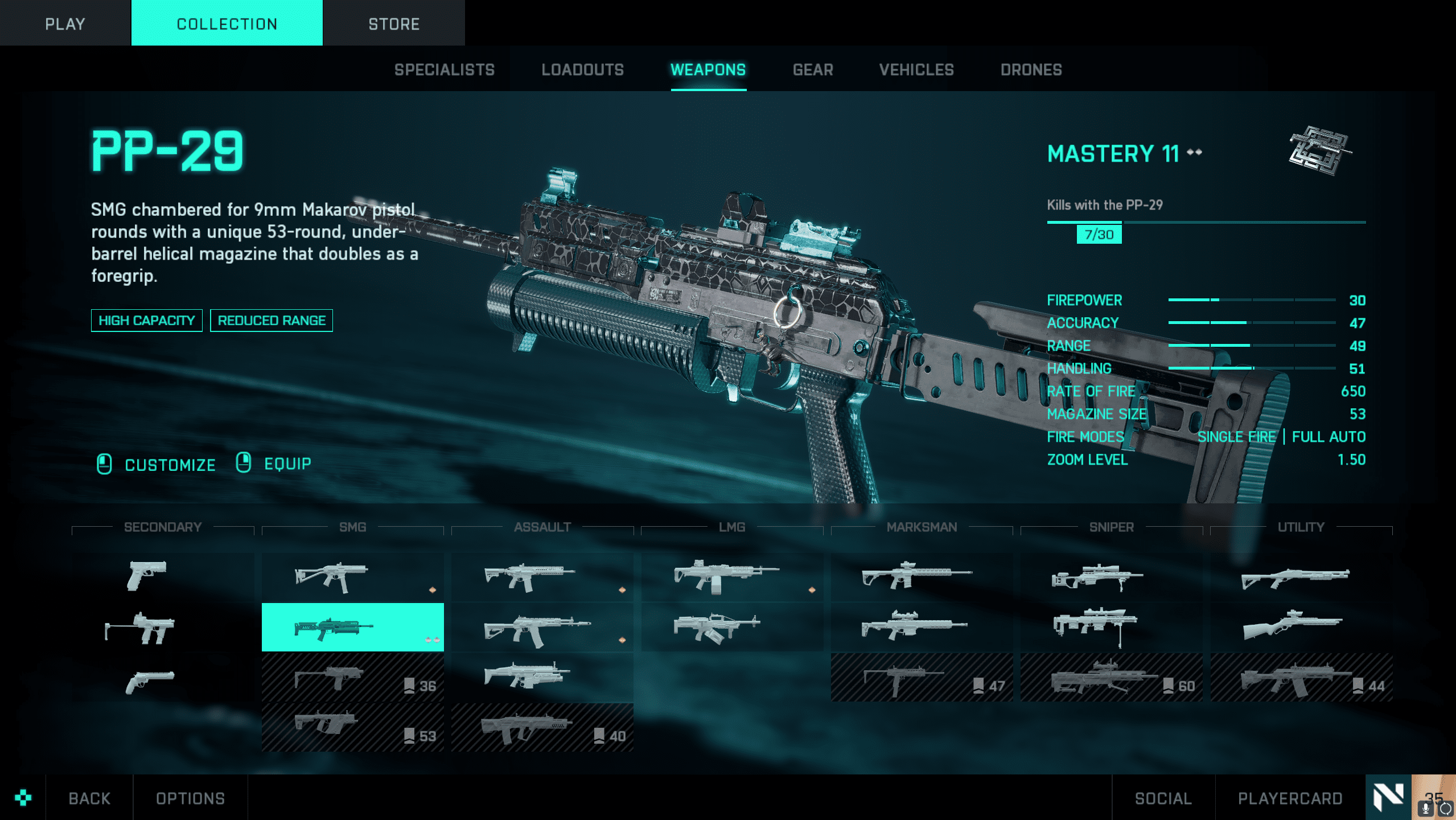
Task: Switch to the DRONES tab
Action: click(1031, 70)
